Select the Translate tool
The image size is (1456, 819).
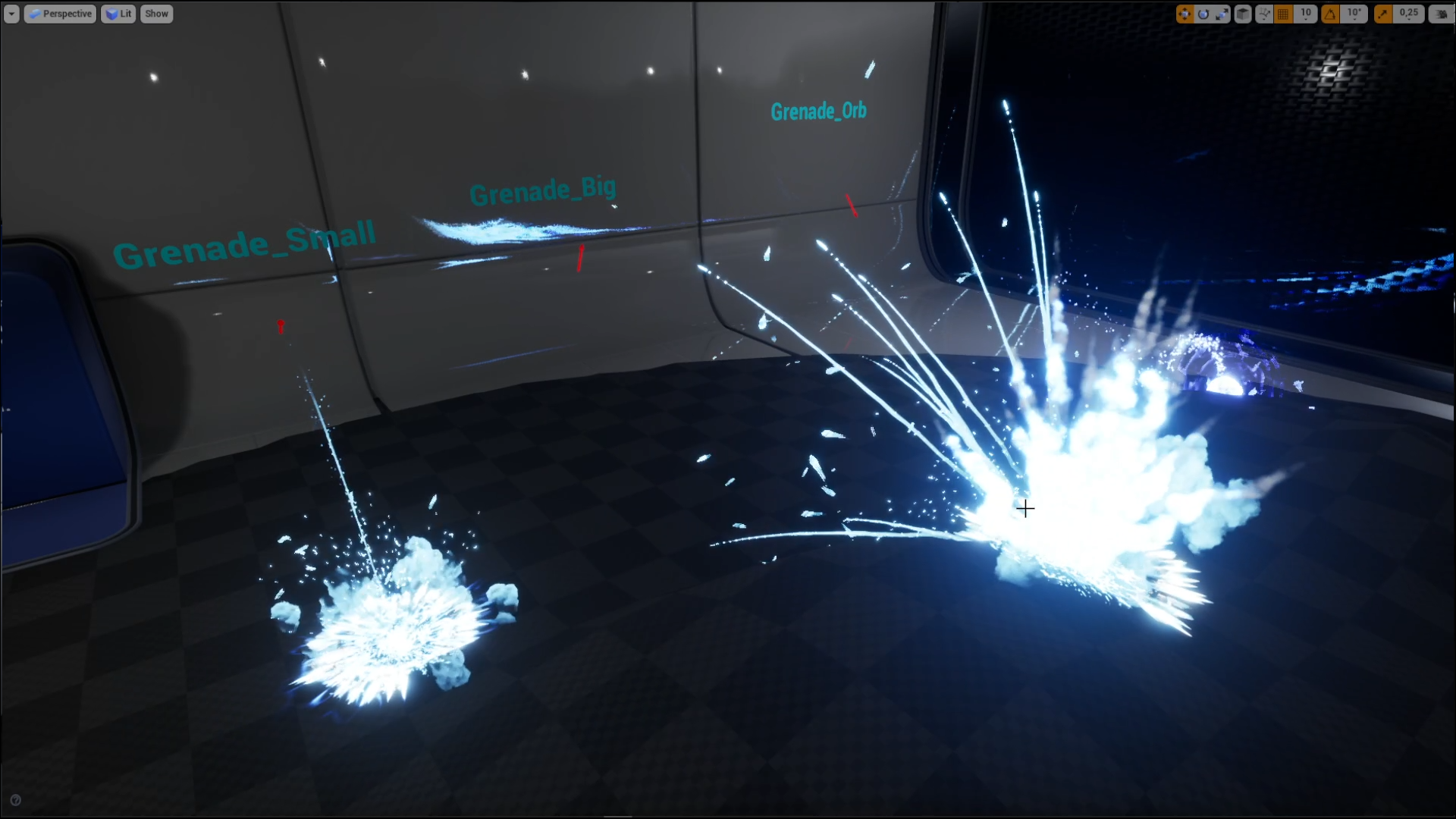(x=1185, y=14)
